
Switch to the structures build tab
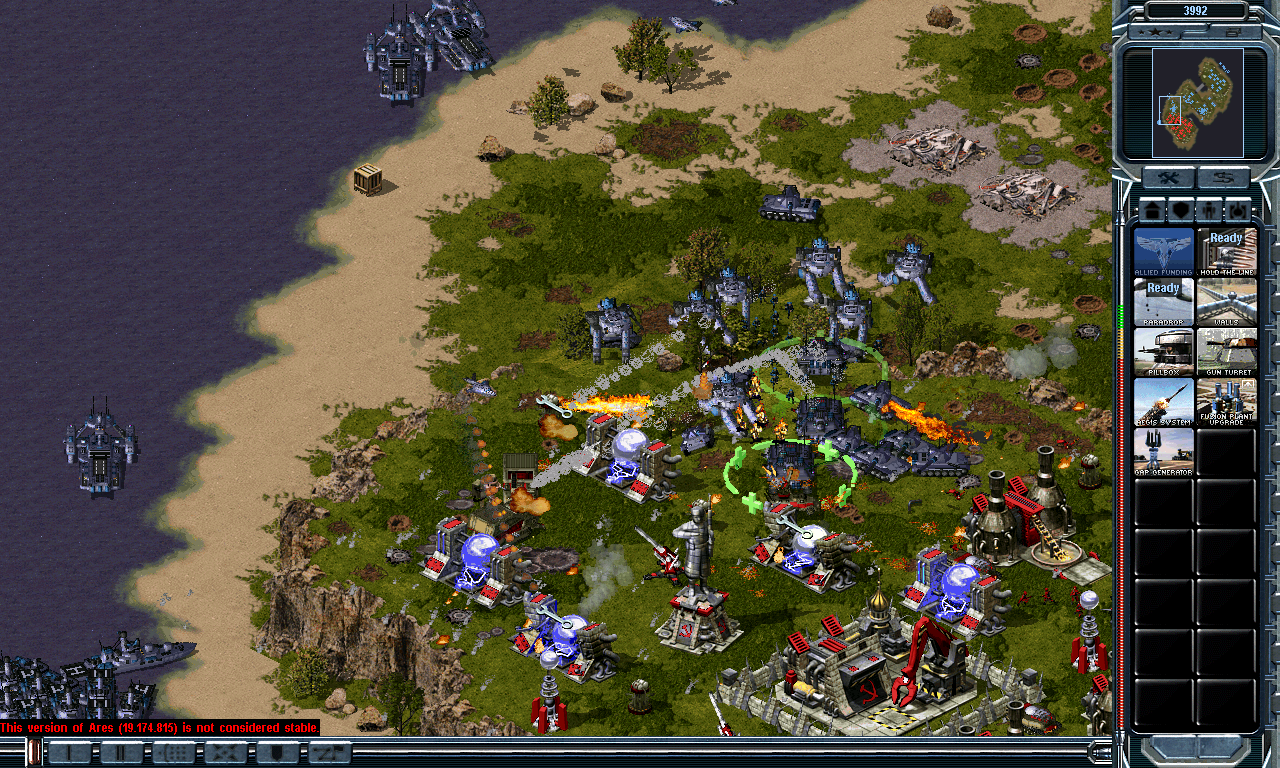[1152, 210]
